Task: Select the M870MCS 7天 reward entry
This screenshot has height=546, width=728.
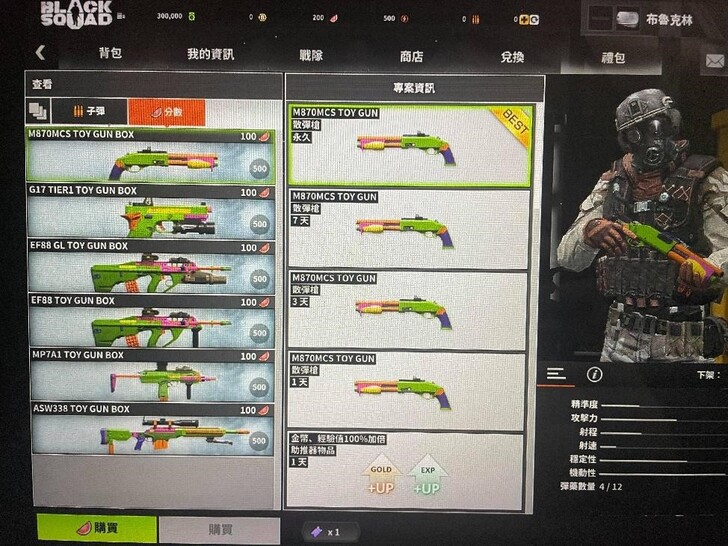Action: point(409,227)
